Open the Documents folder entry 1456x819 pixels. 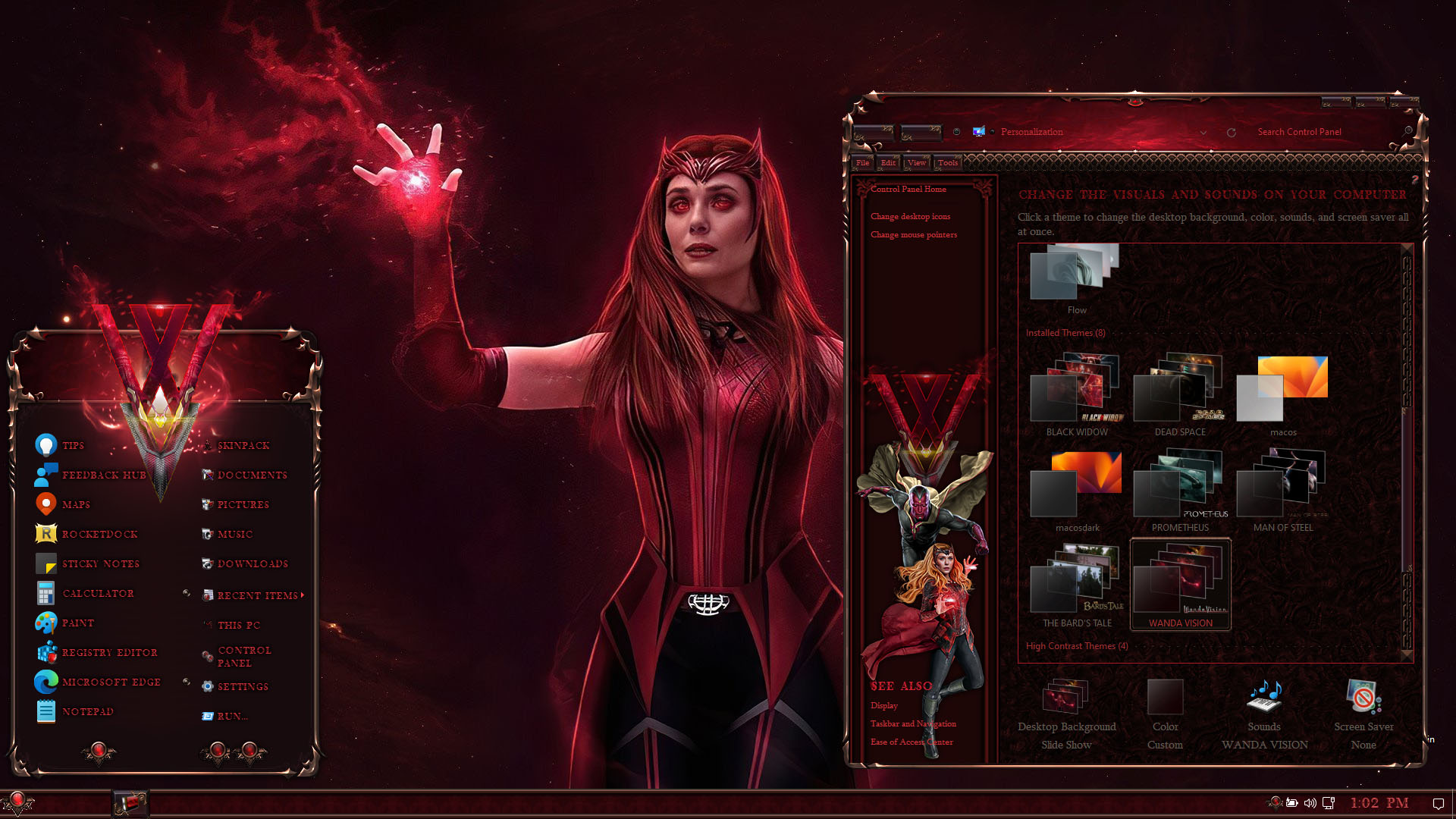point(251,475)
